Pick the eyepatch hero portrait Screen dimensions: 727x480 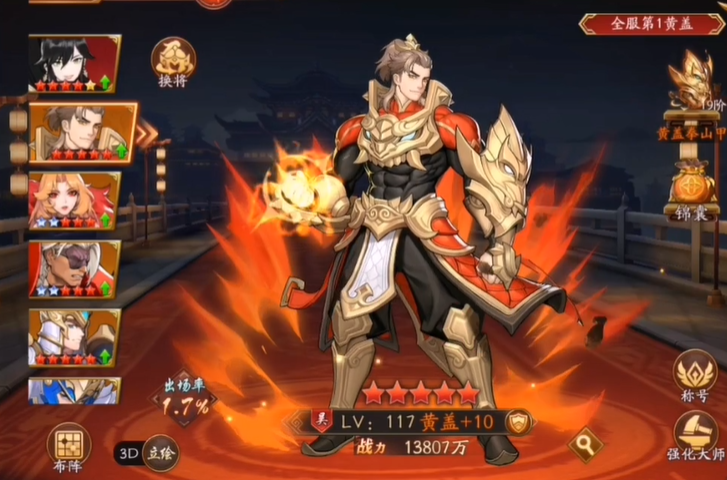click(x=74, y=268)
